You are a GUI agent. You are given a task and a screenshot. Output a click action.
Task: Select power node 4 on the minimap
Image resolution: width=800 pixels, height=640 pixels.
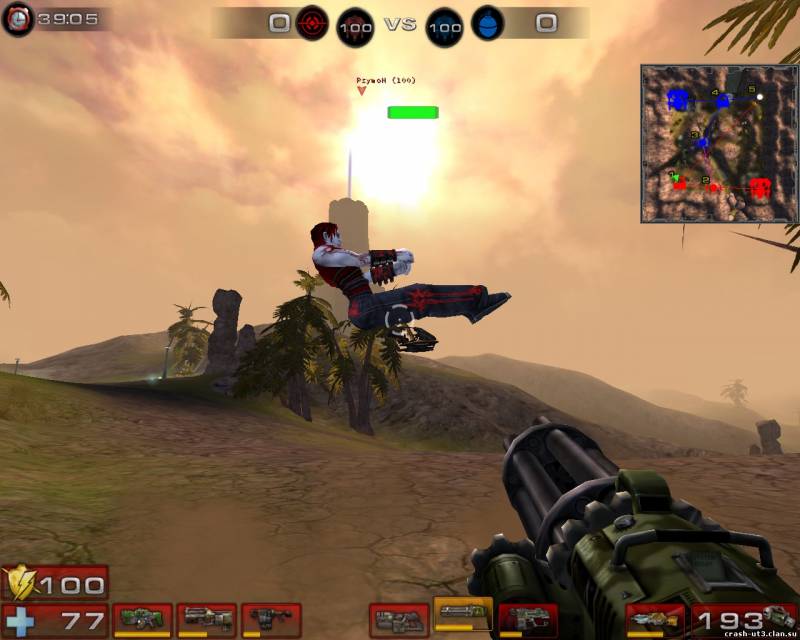tap(722, 100)
